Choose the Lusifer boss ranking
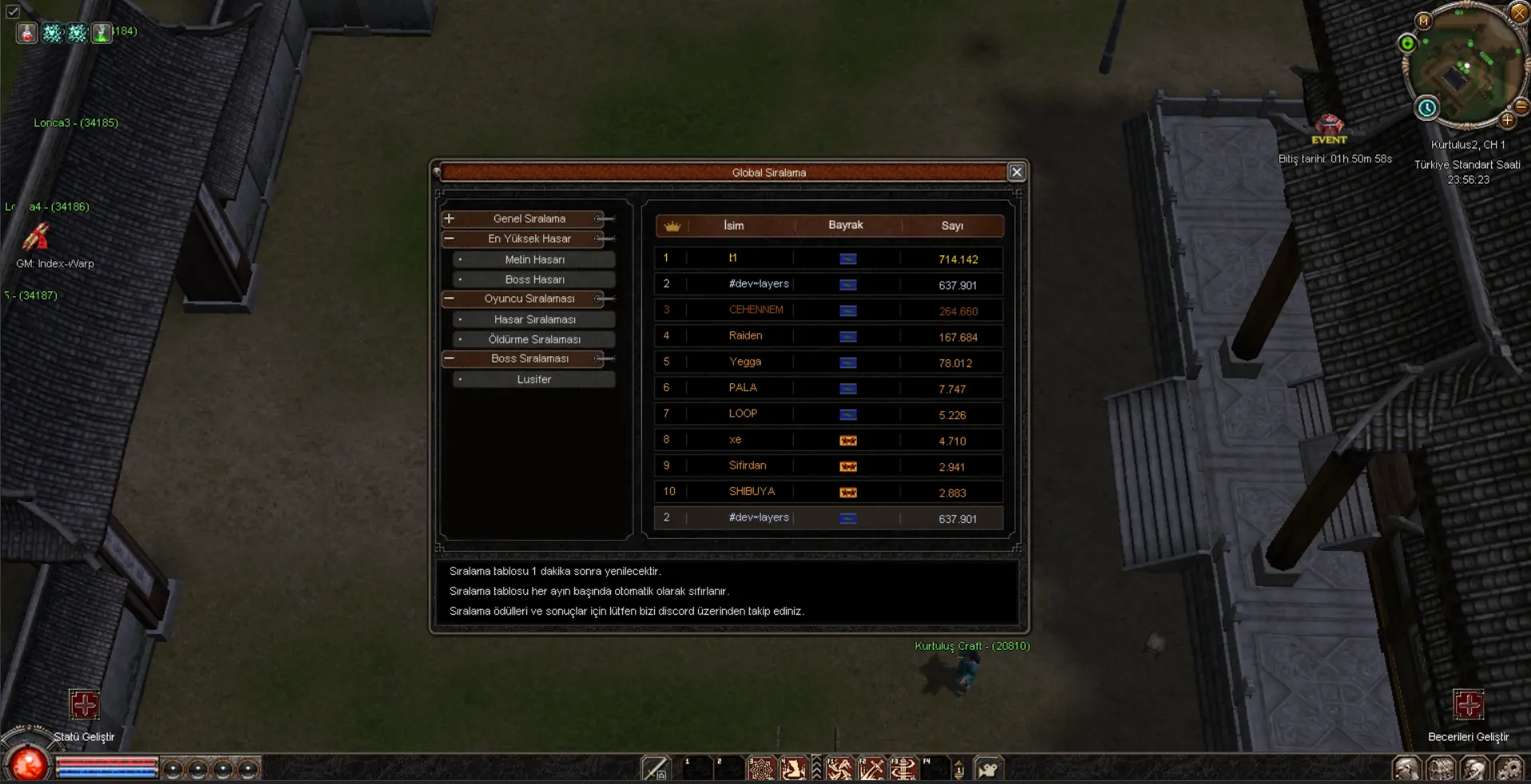Image resolution: width=1531 pixels, height=784 pixels. (x=534, y=379)
